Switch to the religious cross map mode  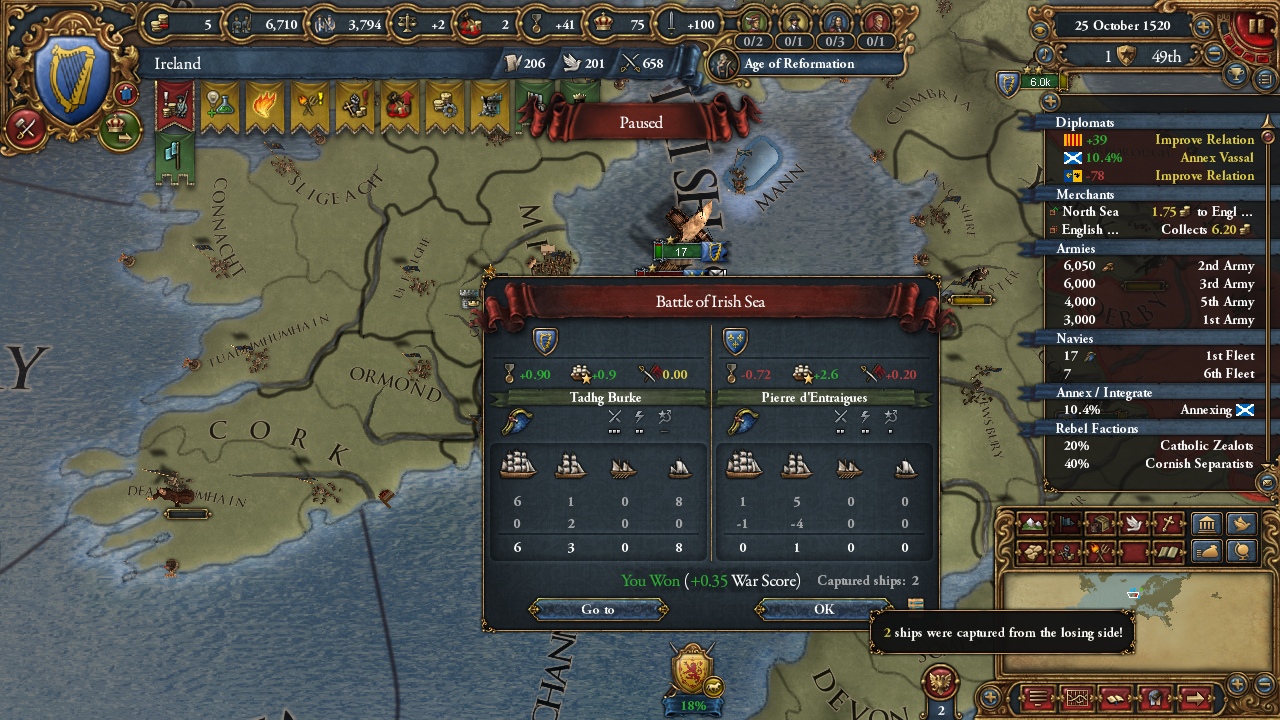point(1167,524)
